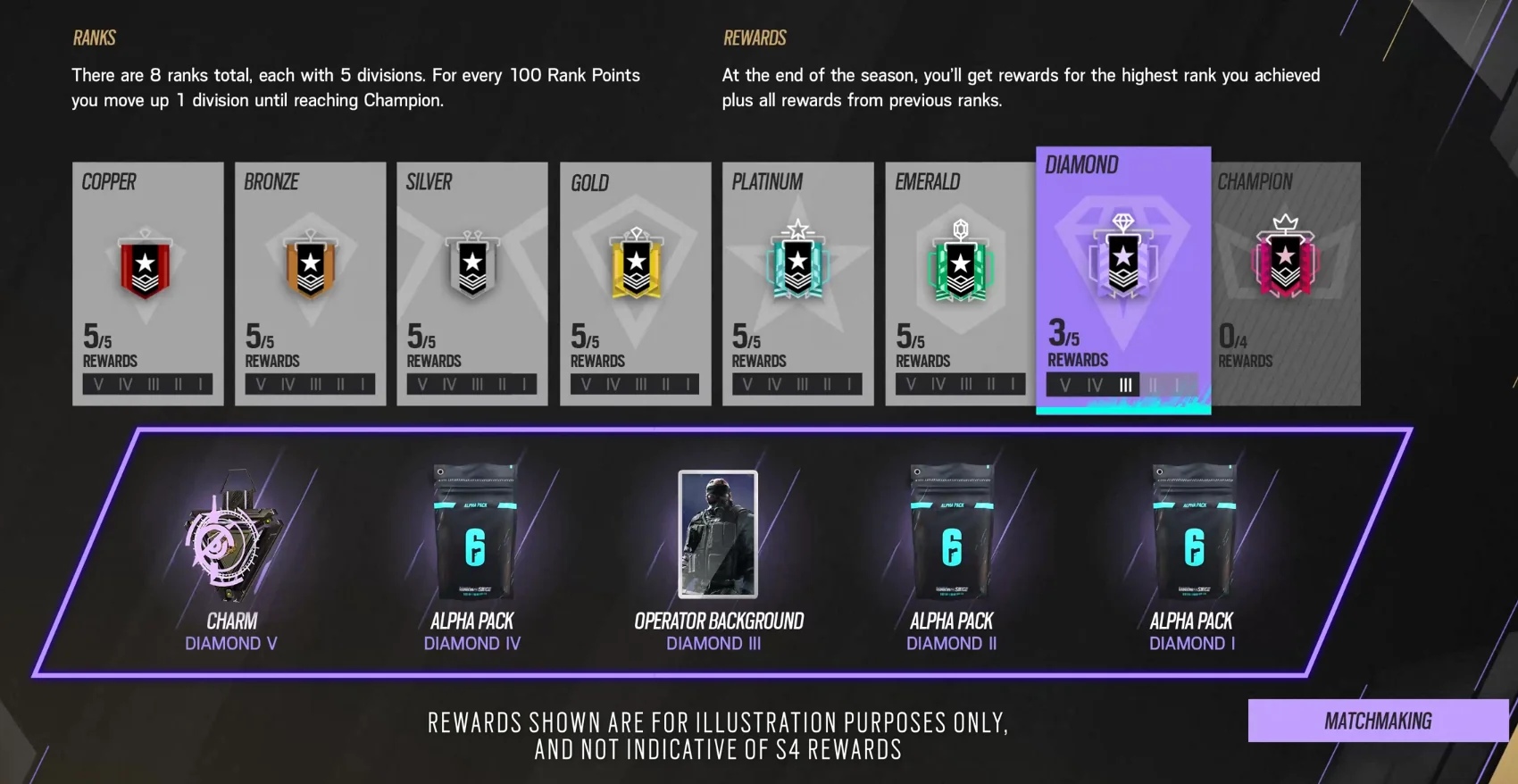The width and height of the screenshot is (1518, 784).
Task: Select the Silver rank shield icon
Action: click(471, 263)
